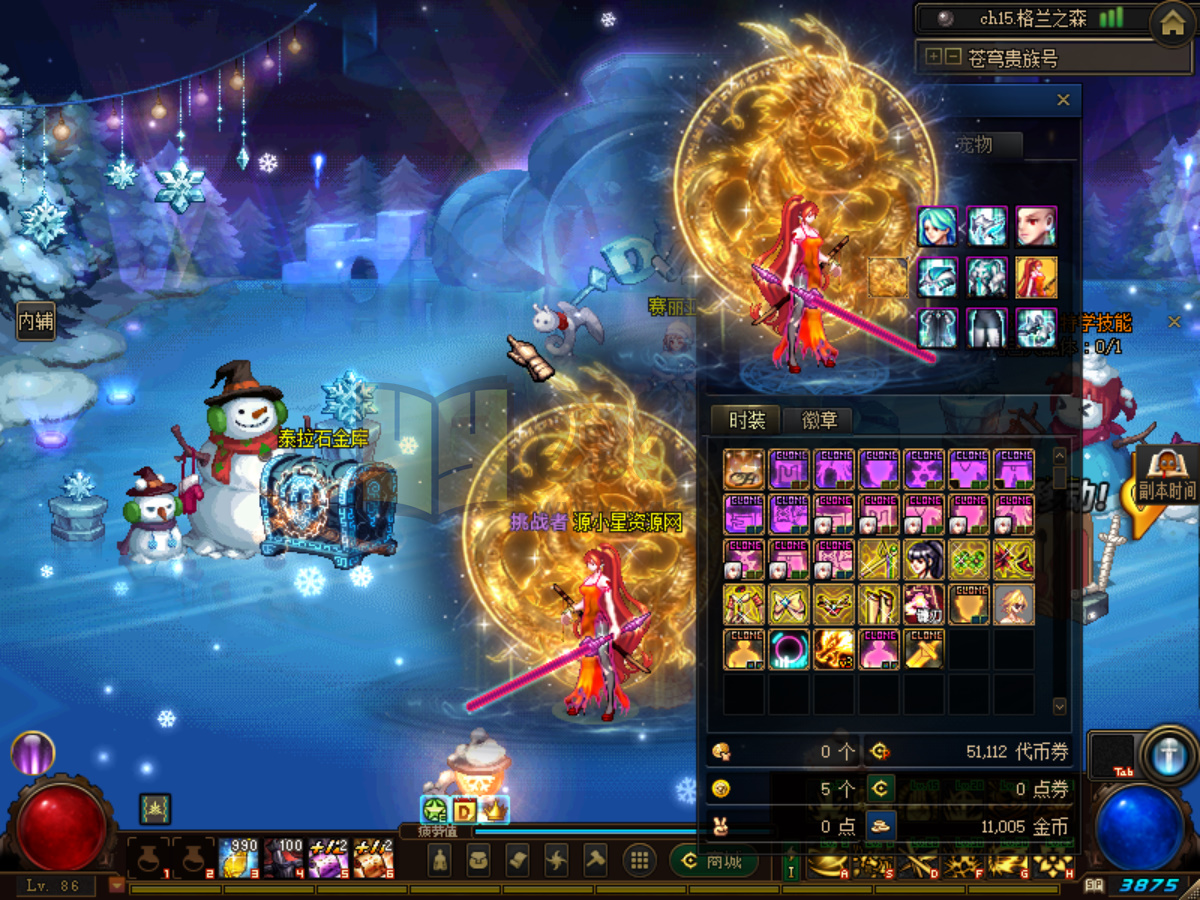Switch to the 徽章 tab
Viewport: 1200px width, 900px height.
(820, 421)
